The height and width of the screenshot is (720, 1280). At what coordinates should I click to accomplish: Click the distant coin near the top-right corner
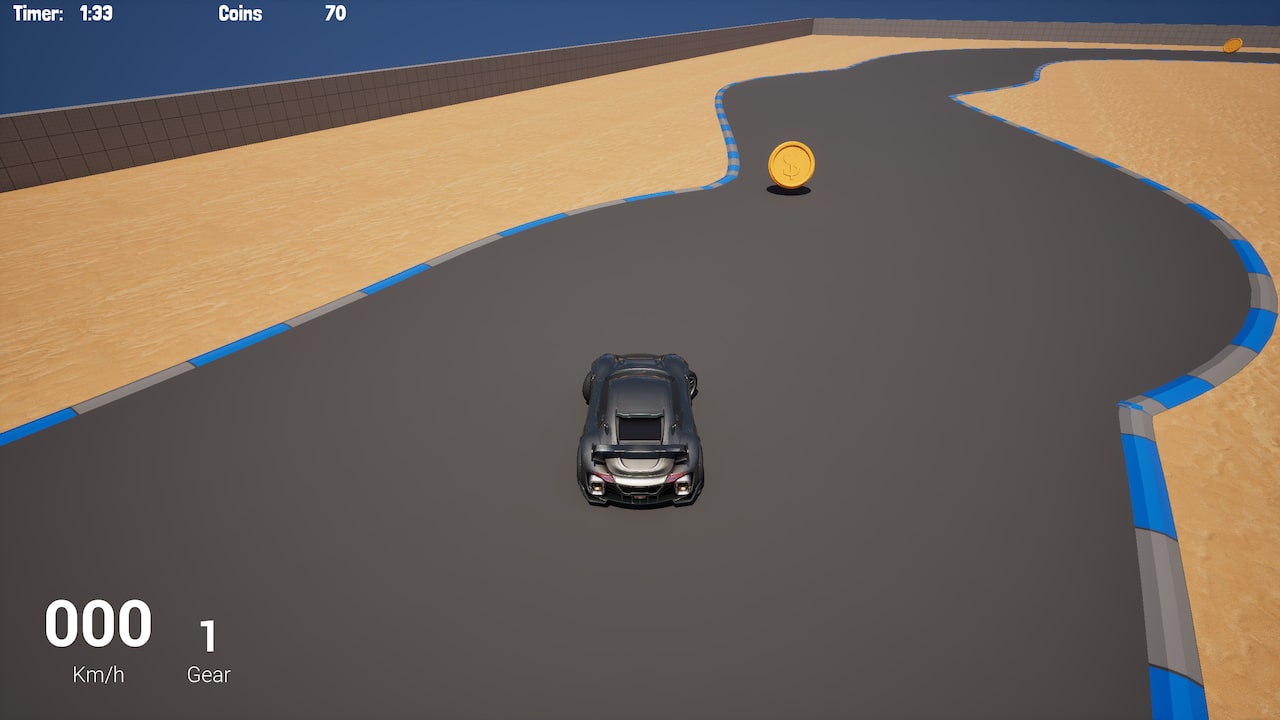pos(1232,44)
